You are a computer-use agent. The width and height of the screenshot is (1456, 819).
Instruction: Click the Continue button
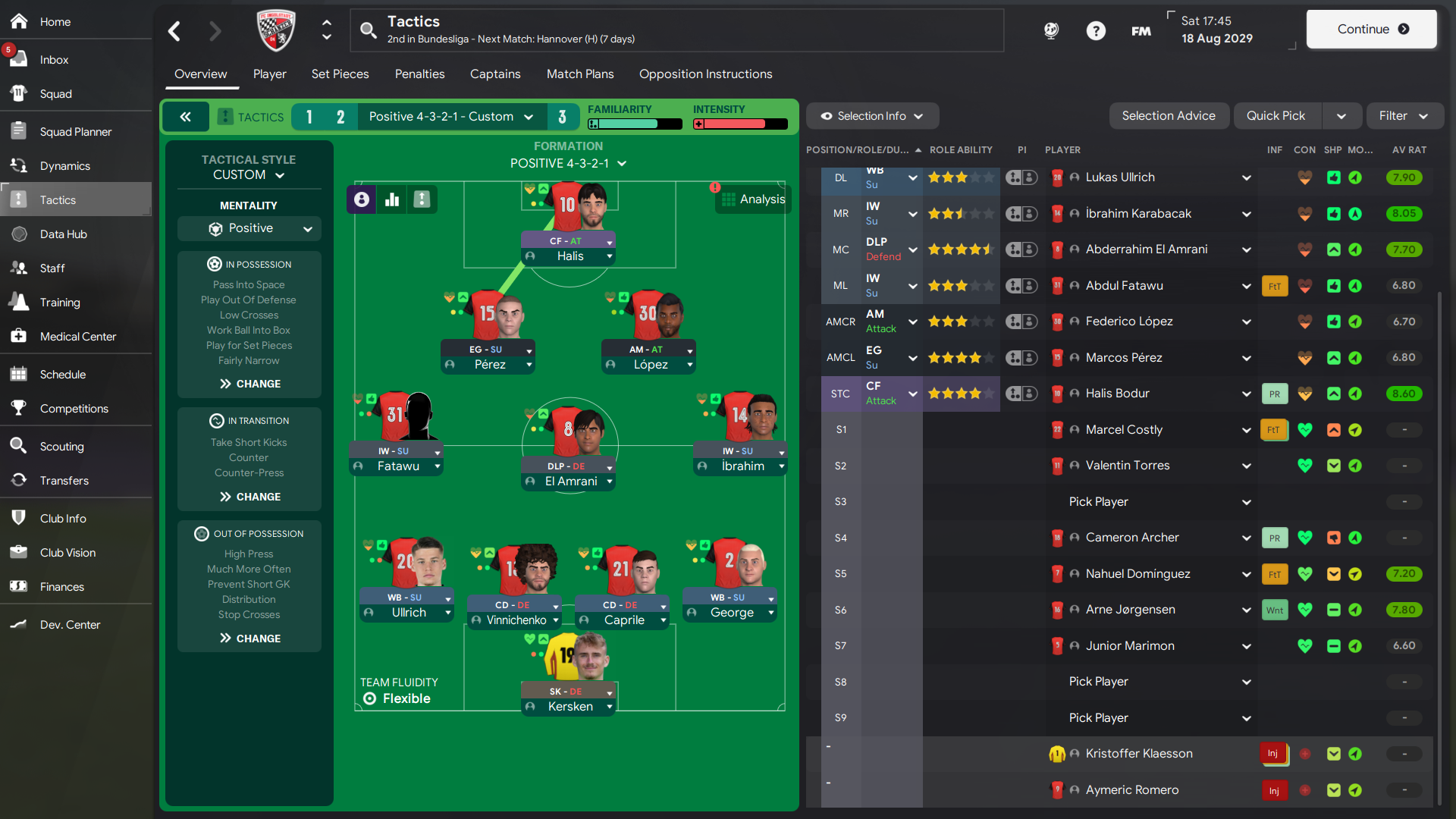(1371, 29)
